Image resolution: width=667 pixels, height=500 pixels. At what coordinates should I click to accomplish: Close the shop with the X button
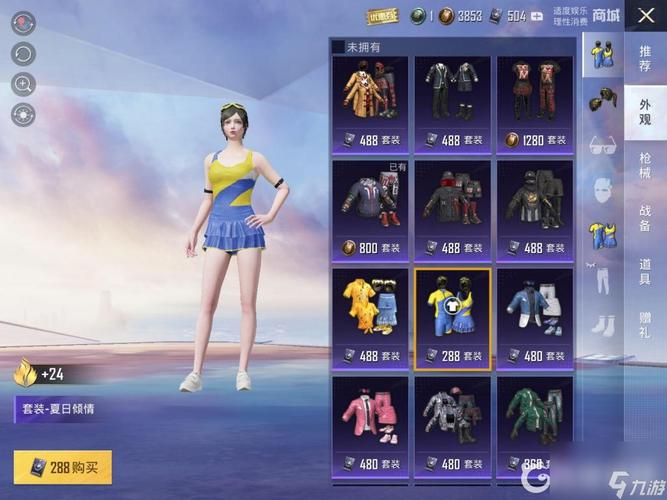click(646, 17)
